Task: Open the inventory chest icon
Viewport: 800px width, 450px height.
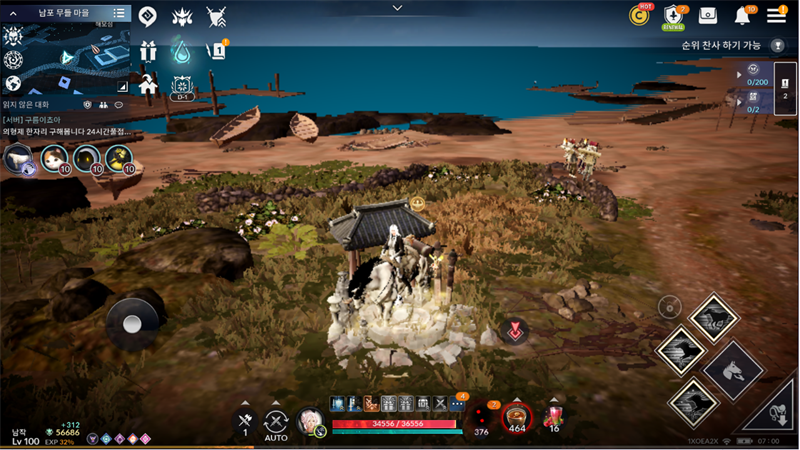Action: pyautogui.click(x=708, y=15)
